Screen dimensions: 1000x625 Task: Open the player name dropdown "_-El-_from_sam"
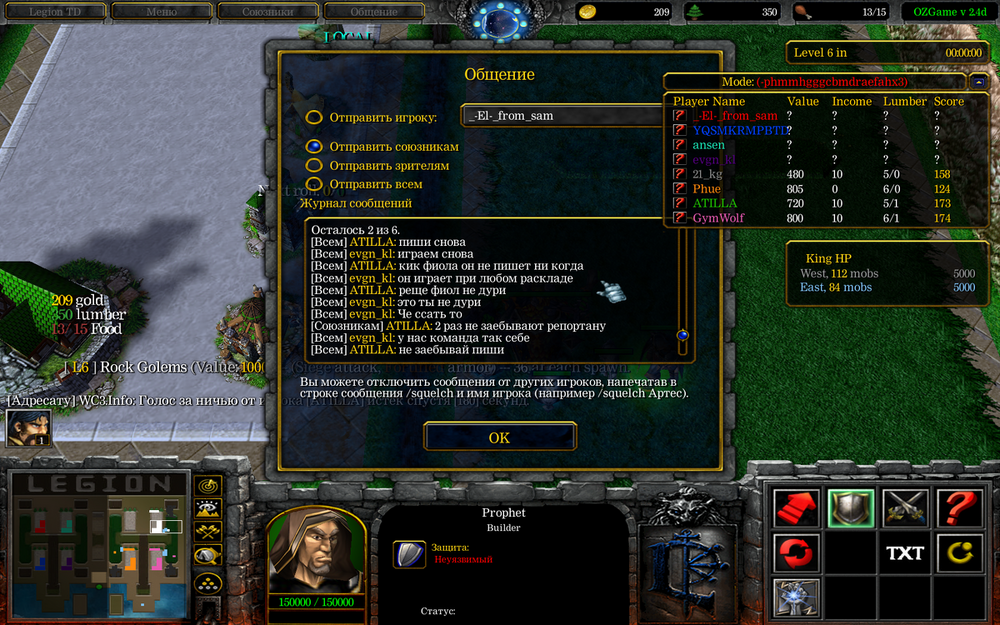(567, 115)
